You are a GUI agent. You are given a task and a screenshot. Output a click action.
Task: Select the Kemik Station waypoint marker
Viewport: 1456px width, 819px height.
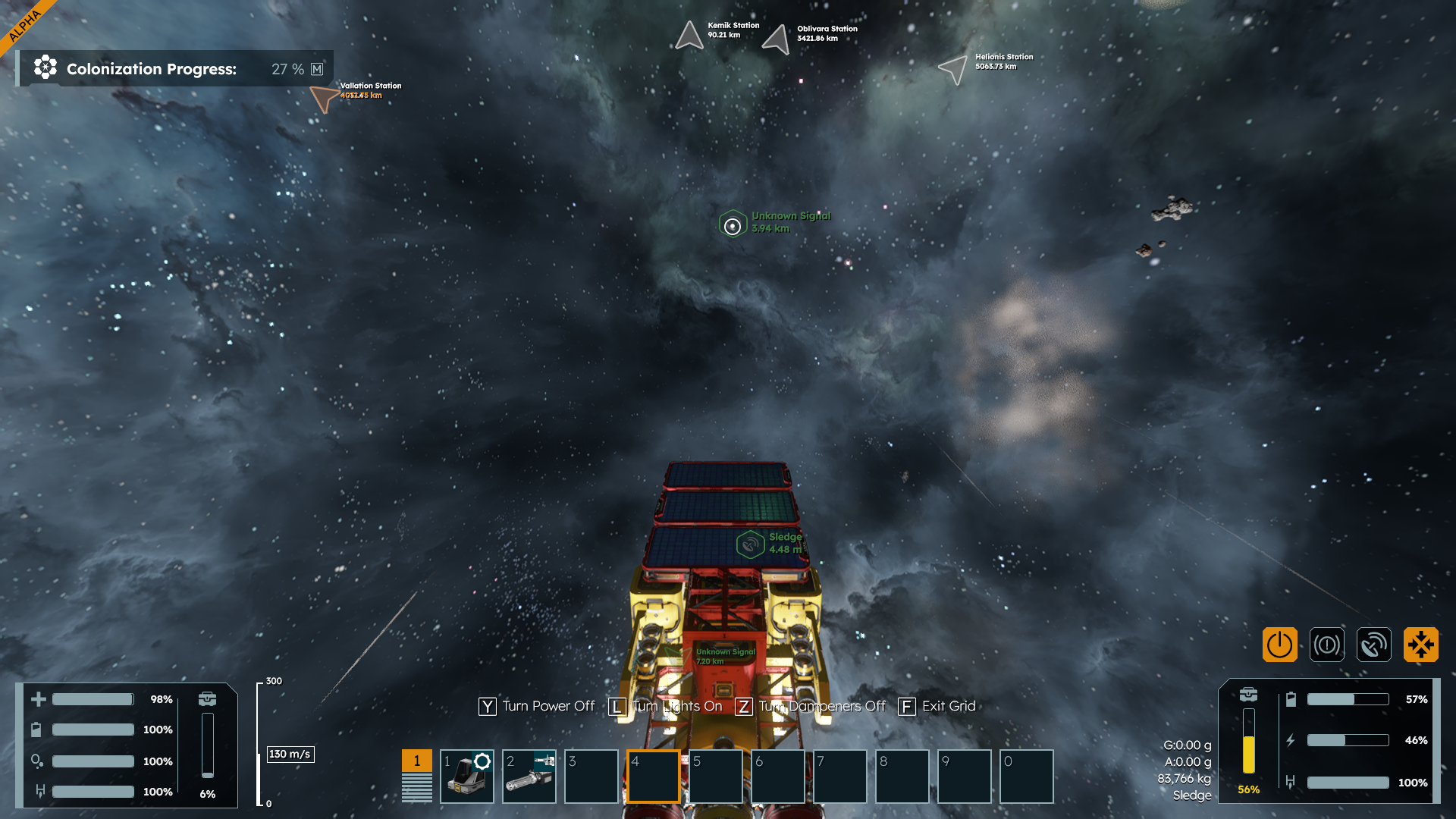689,35
